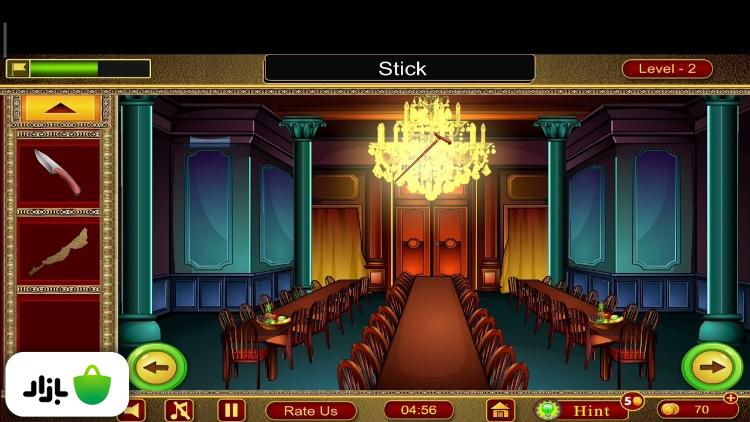The image size is (750, 422).
Task: Open the Bazaar store overlay logo
Action: point(67,385)
